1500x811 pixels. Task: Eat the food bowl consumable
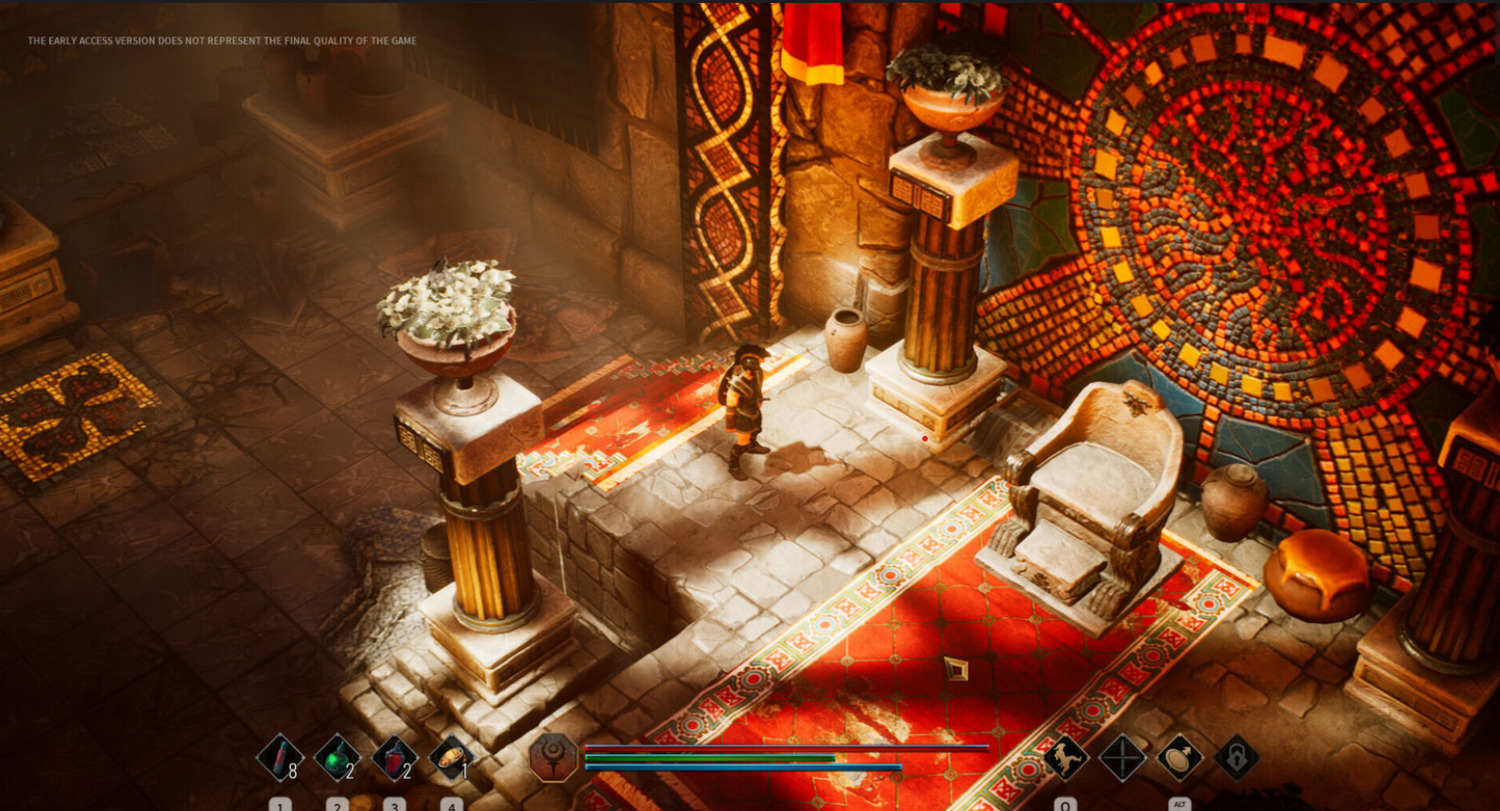tap(451, 758)
